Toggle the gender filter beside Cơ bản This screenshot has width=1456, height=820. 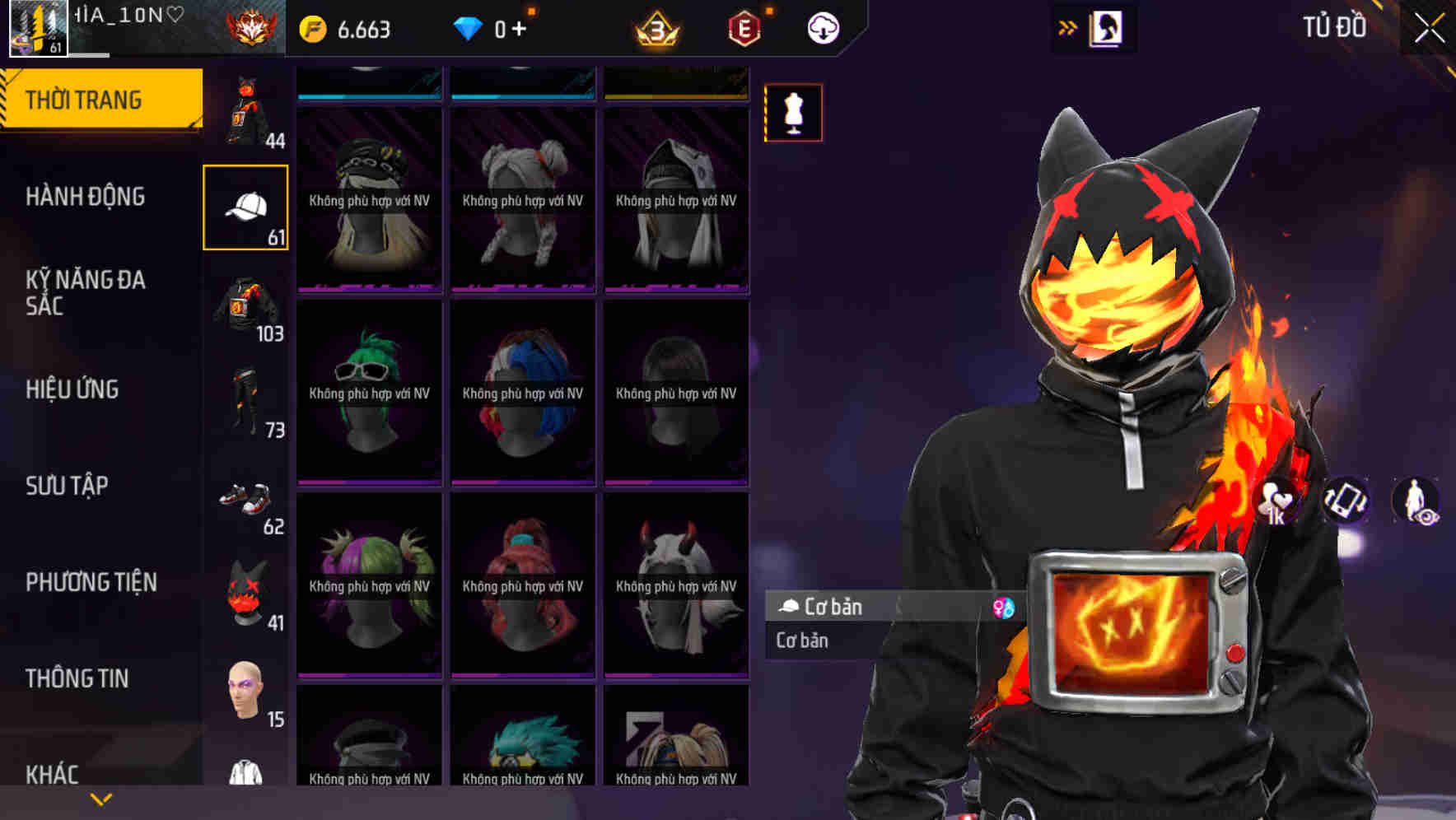[1004, 609]
